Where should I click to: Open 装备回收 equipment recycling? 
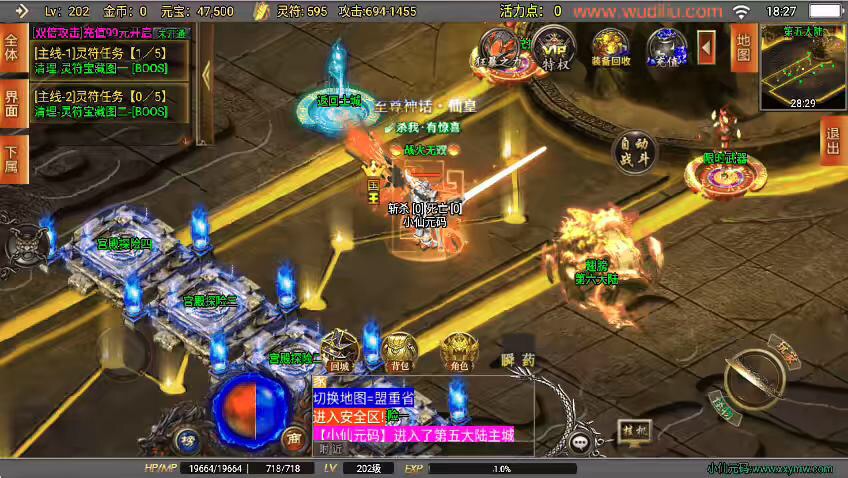(610, 46)
